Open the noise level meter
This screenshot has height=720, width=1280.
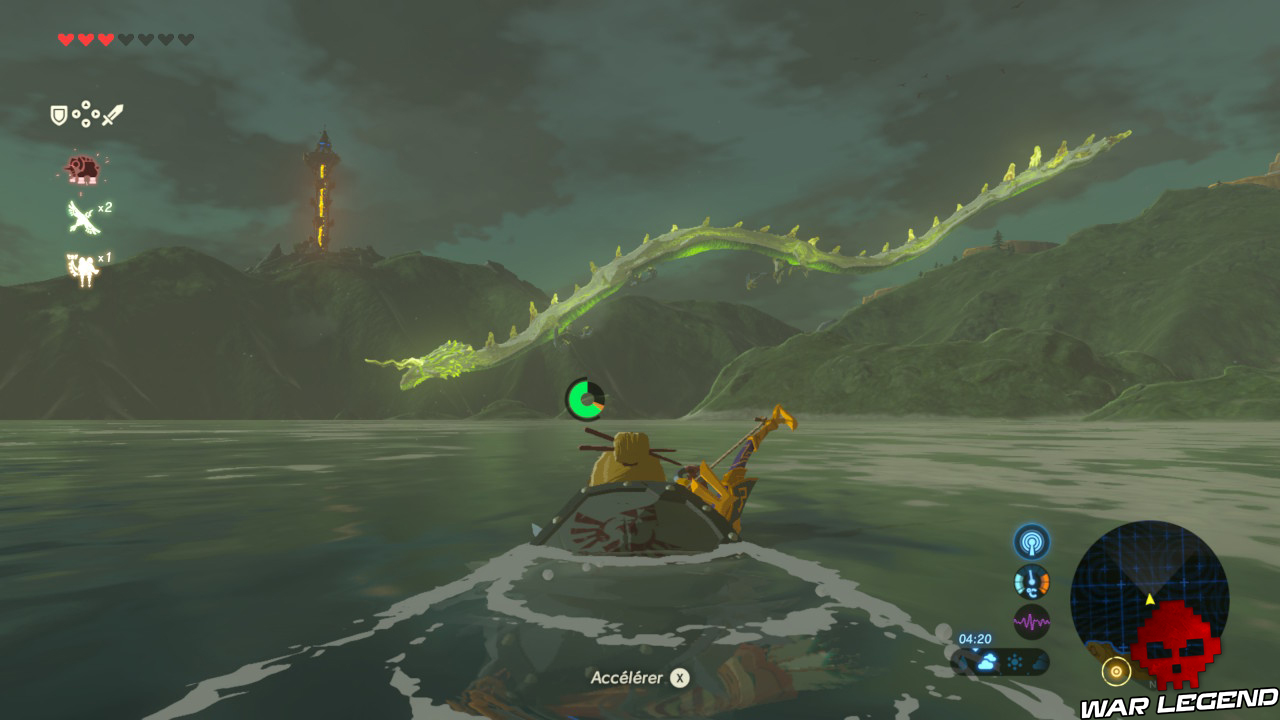click(1032, 620)
